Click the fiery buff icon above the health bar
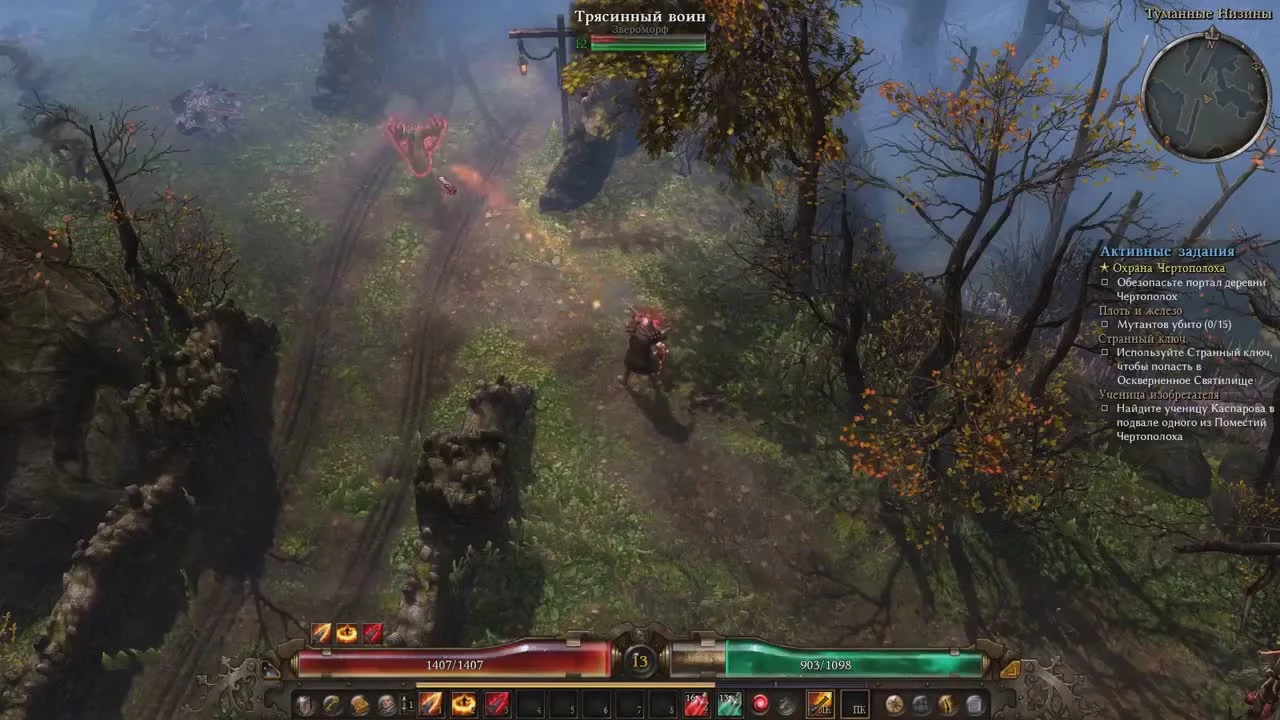This screenshot has width=1280, height=720. coord(347,632)
